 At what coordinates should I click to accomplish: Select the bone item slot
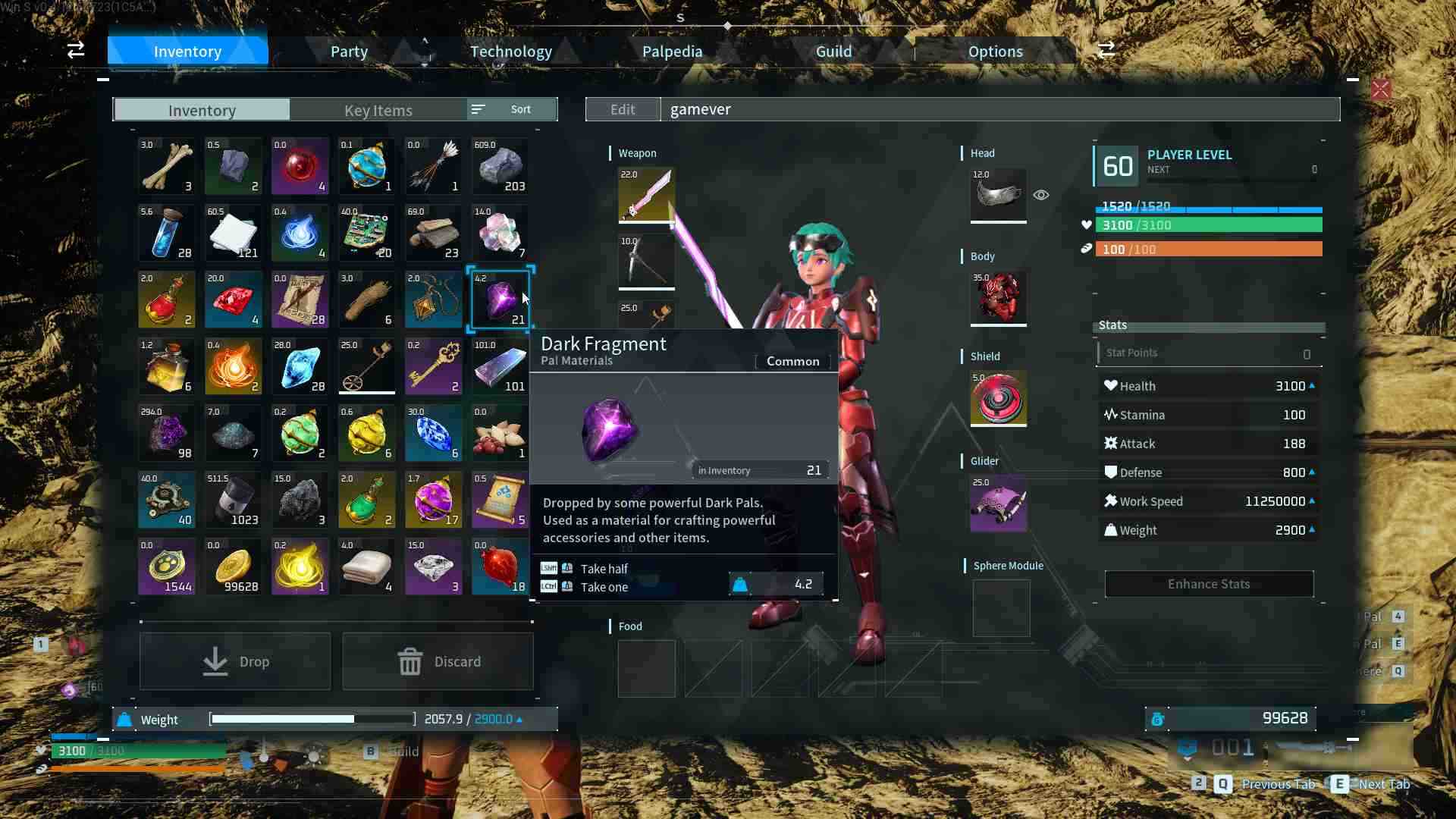coord(167,166)
